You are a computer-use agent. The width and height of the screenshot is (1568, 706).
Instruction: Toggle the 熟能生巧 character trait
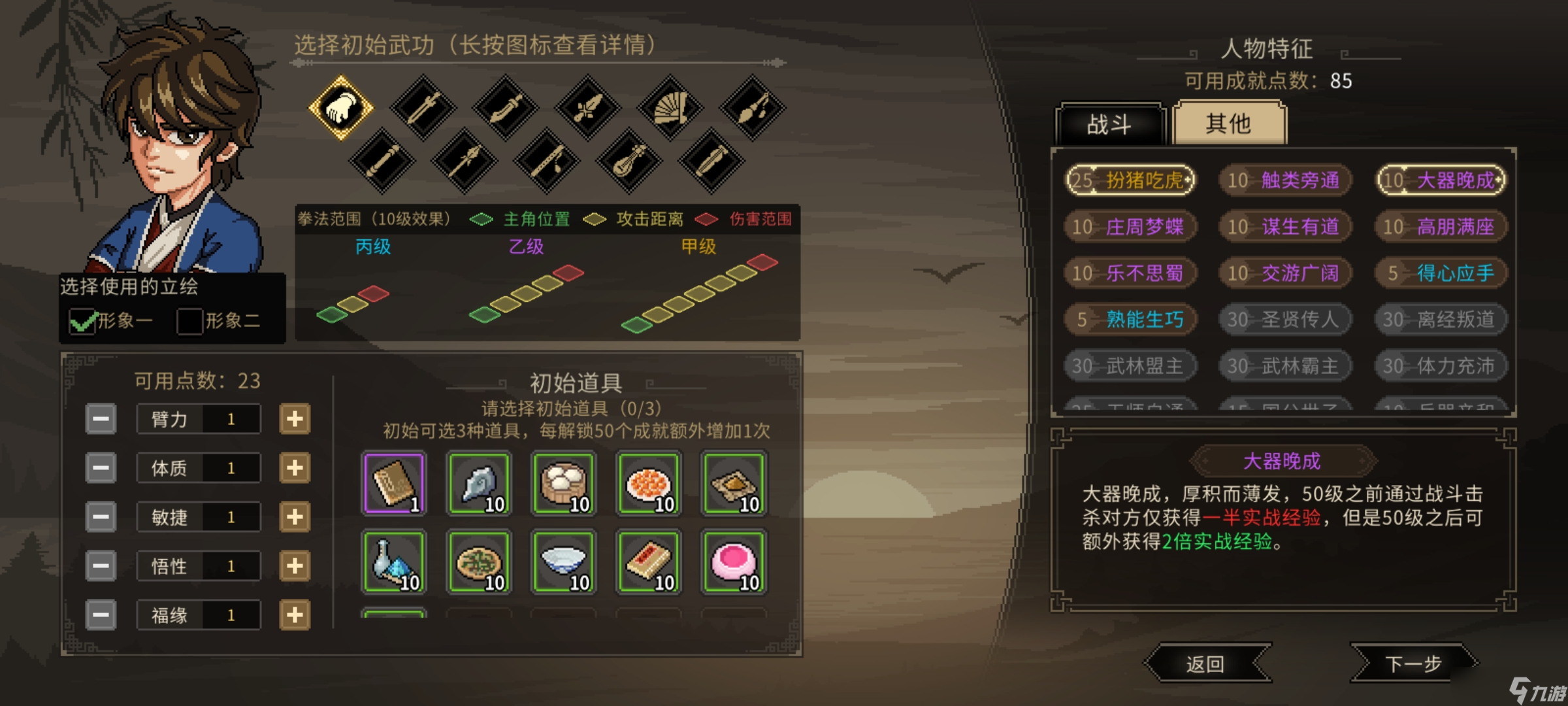[1130, 320]
